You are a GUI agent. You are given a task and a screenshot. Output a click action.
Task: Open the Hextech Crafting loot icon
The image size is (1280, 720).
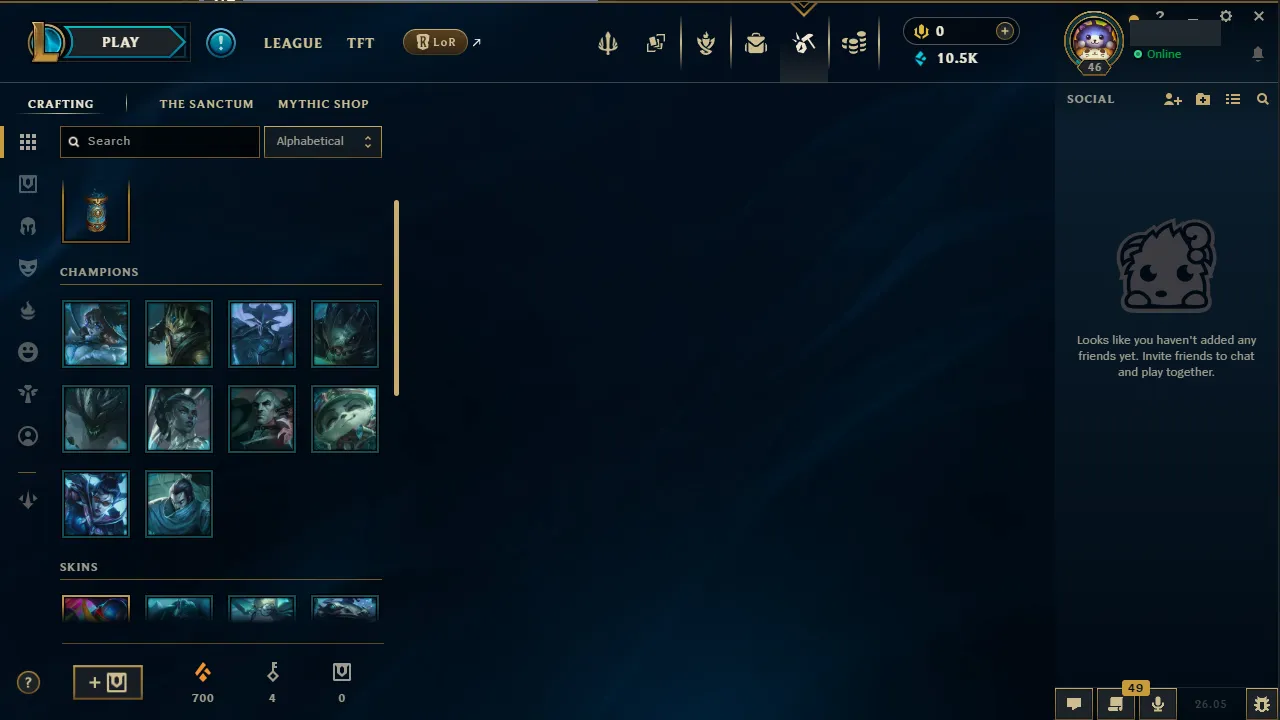[804, 42]
